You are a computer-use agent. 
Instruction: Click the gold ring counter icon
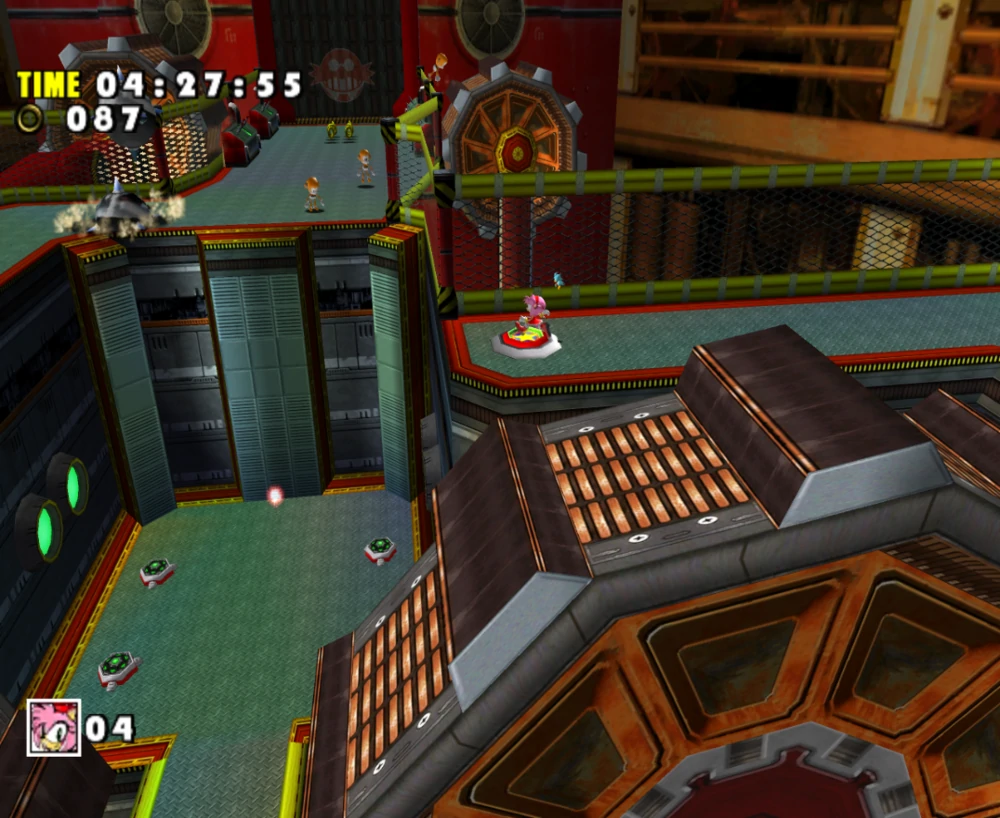30,118
